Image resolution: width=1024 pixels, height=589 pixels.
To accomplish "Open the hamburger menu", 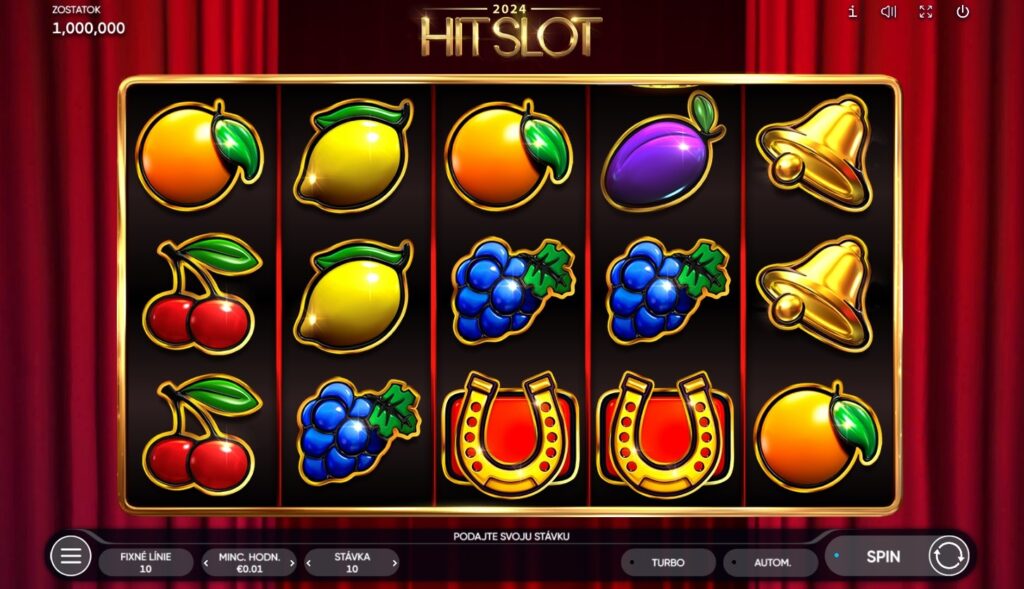I will point(70,556).
